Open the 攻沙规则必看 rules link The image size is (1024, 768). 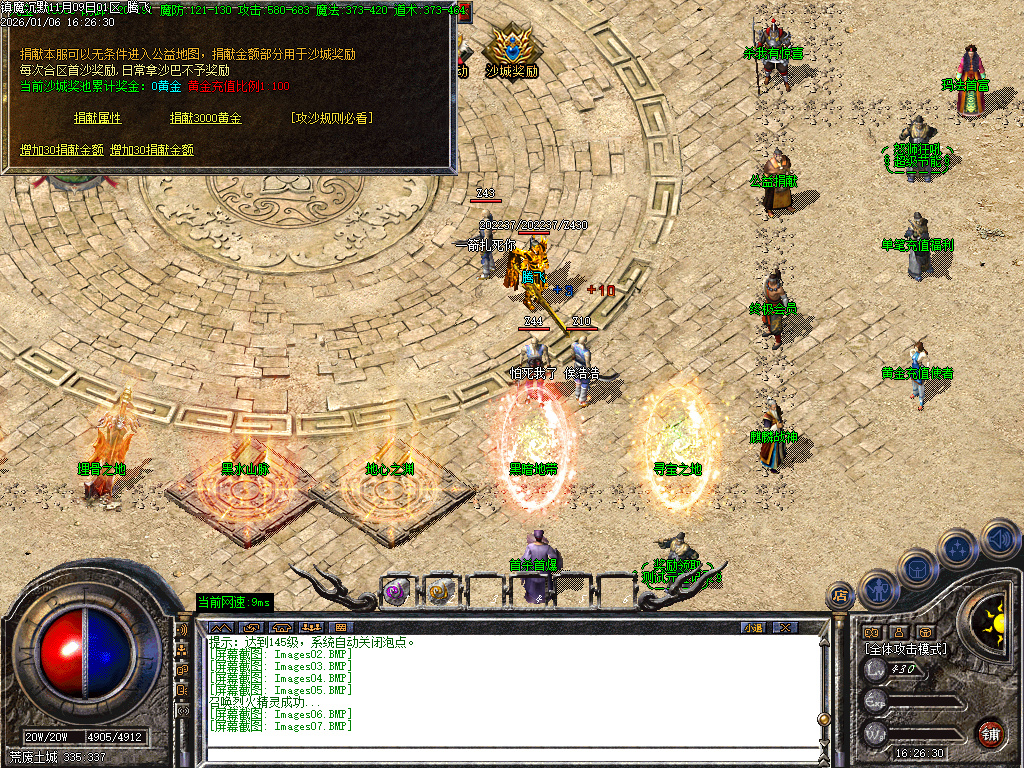[x=331, y=118]
